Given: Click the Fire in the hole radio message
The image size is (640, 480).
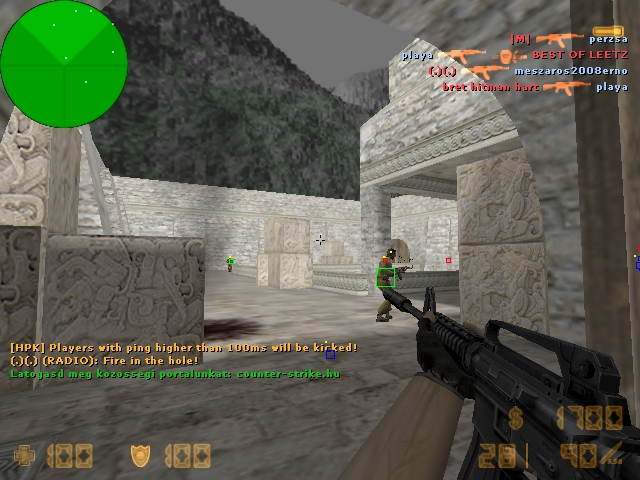Looking at the screenshot, I should tap(104, 360).
